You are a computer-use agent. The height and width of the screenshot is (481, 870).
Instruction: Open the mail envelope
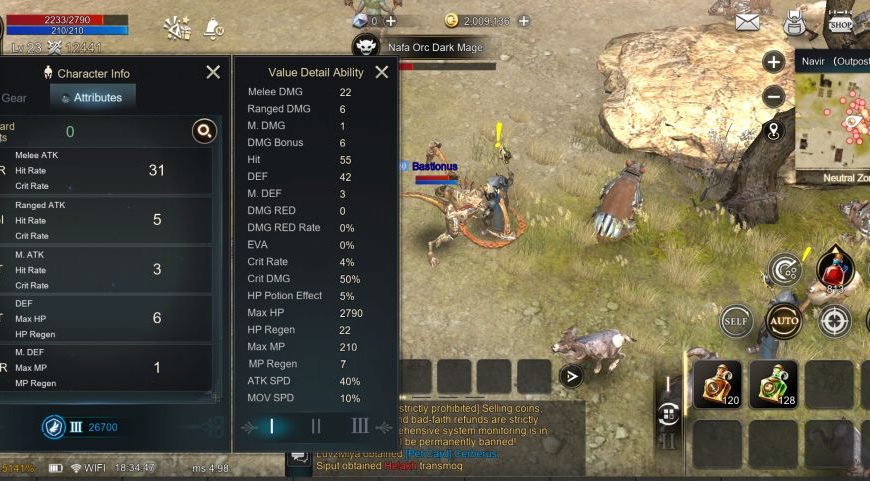point(747,22)
